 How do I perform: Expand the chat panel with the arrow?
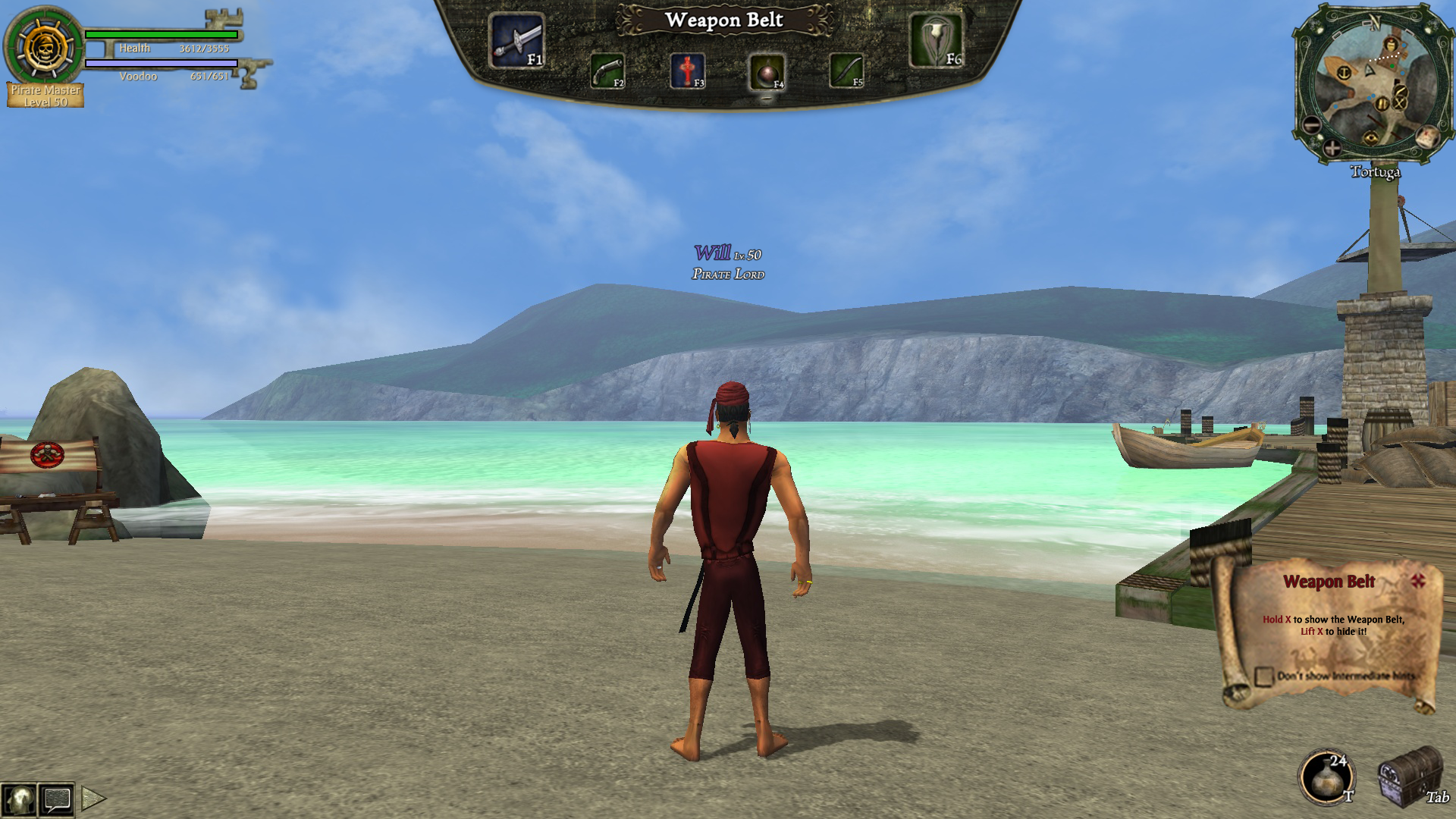(93, 798)
